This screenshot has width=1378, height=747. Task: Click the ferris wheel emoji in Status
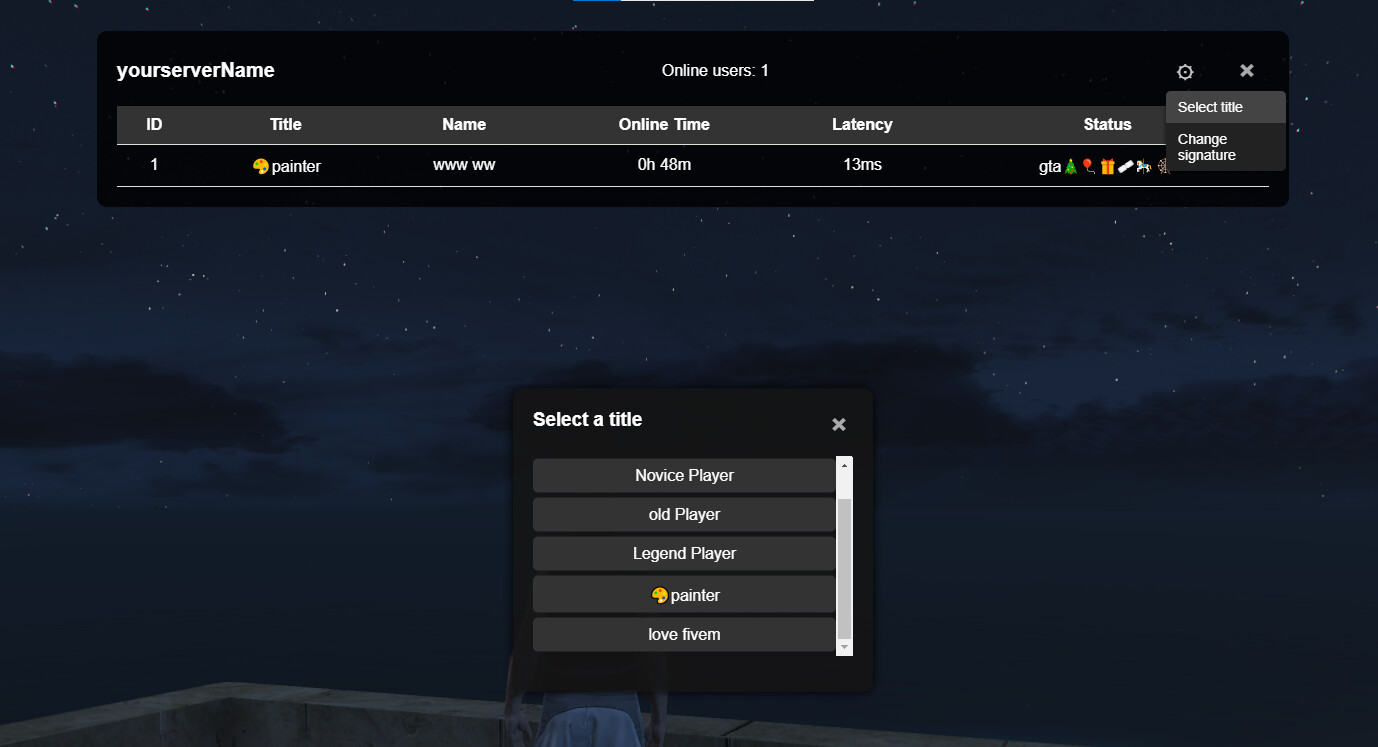[x=1164, y=166]
